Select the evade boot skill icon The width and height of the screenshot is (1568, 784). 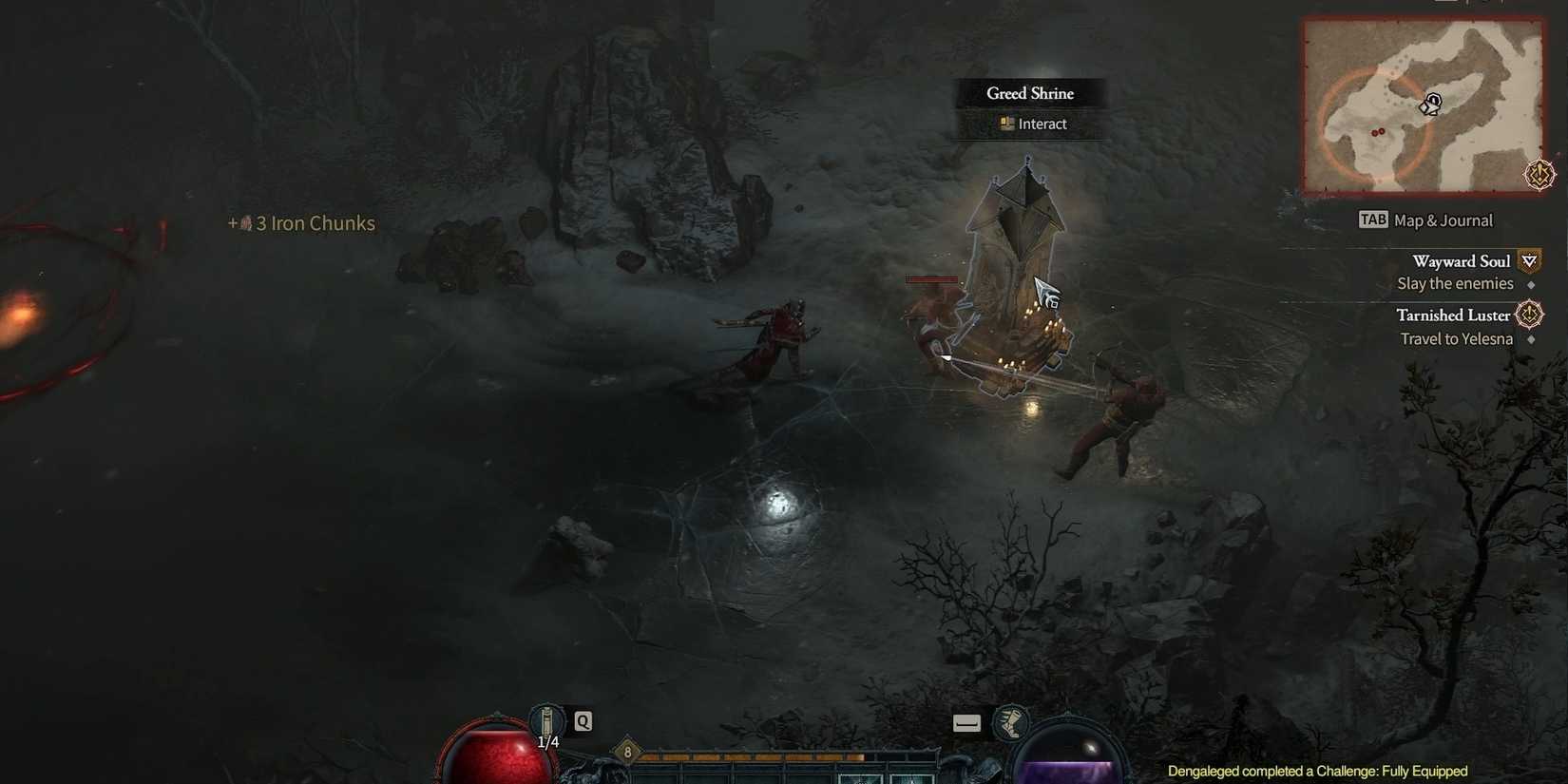coord(1012,723)
